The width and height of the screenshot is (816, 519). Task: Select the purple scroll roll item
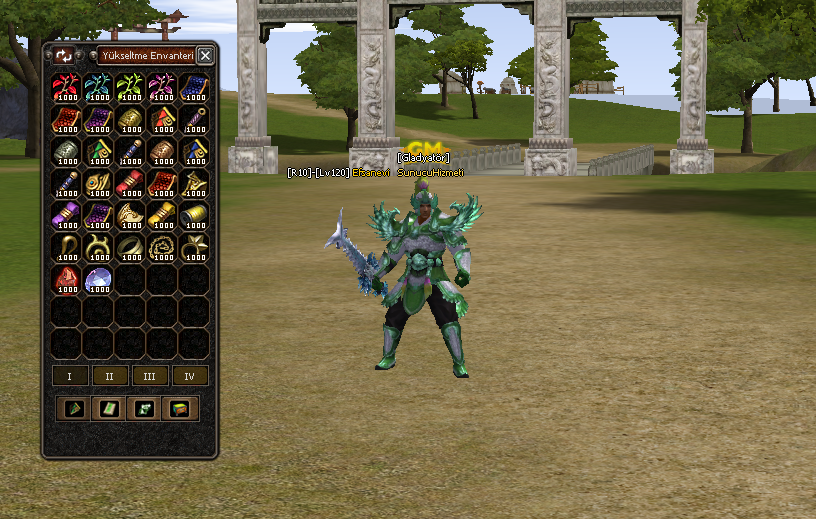click(x=66, y=216)
